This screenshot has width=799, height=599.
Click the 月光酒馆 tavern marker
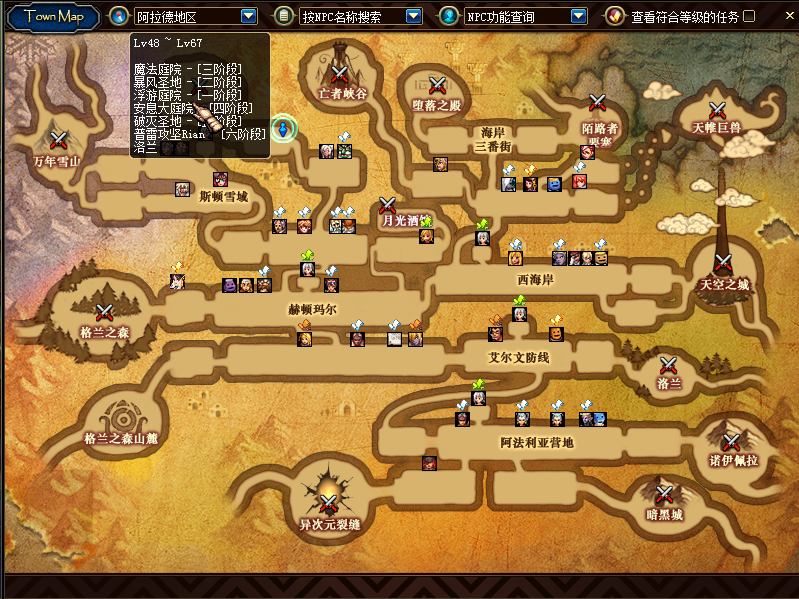(388, 204)
